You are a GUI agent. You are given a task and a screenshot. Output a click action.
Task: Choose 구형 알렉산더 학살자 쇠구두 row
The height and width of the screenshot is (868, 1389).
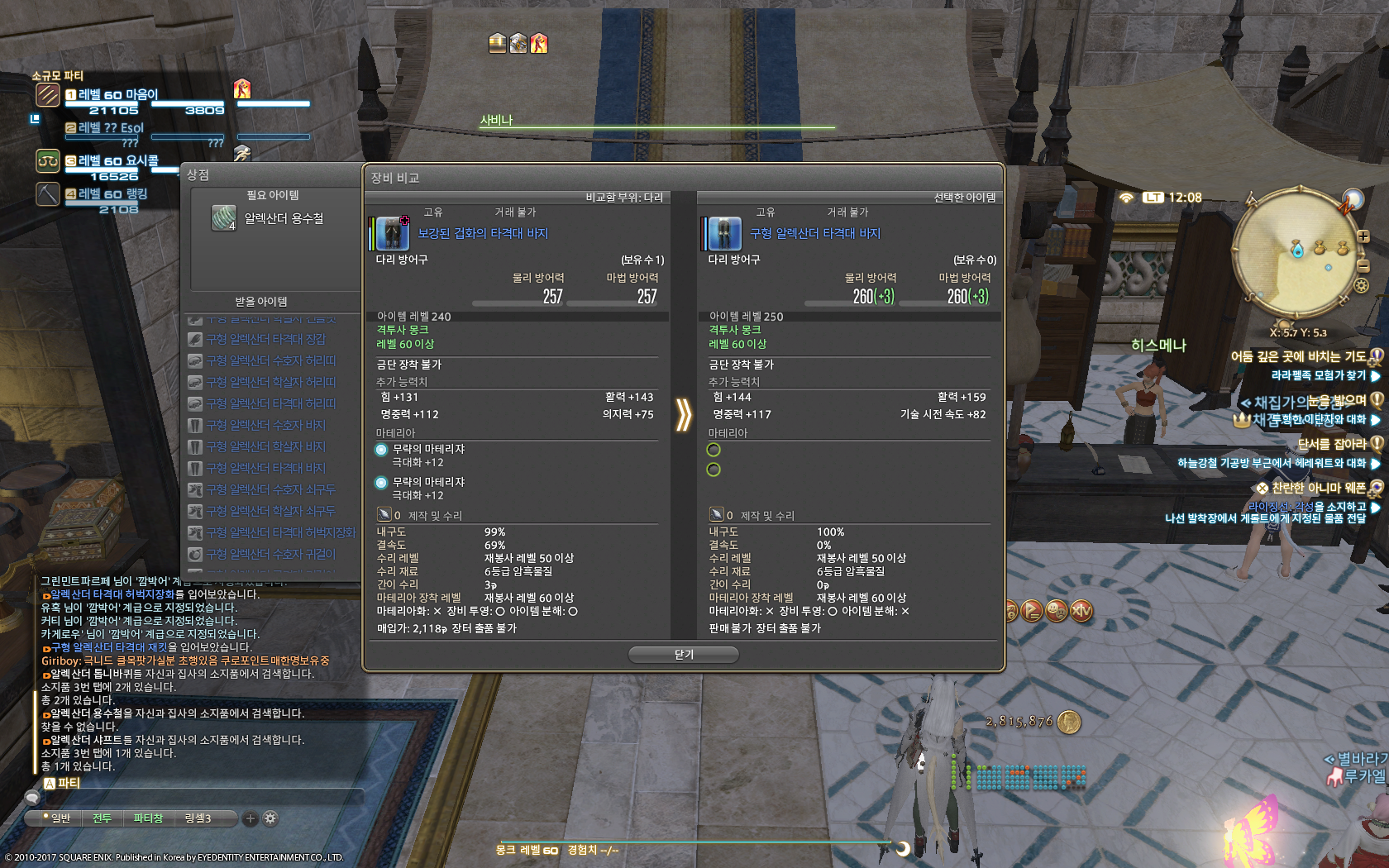pos(270,511)
